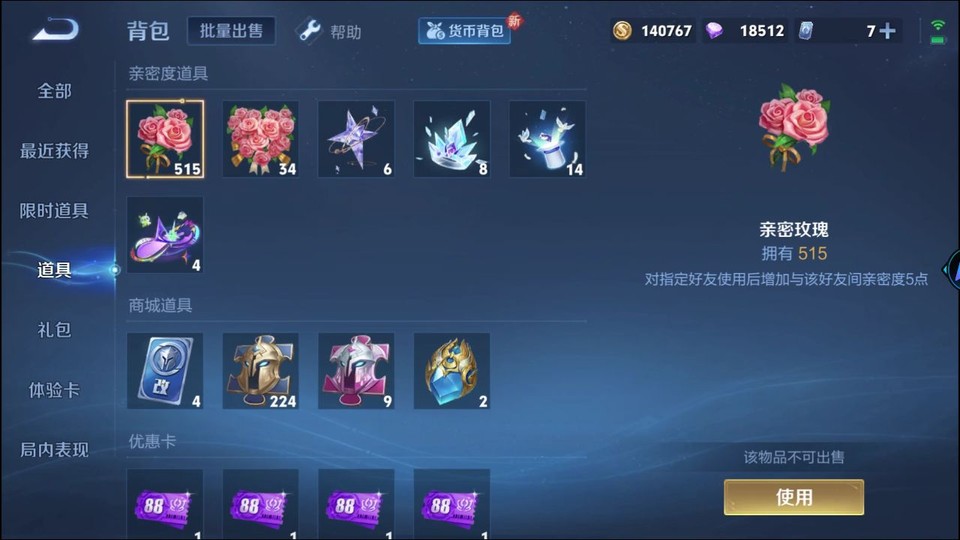Select the heart-shaped rose bouquet item
The image size is (960, 540).
pyautogui.click(x=260, y=139)
